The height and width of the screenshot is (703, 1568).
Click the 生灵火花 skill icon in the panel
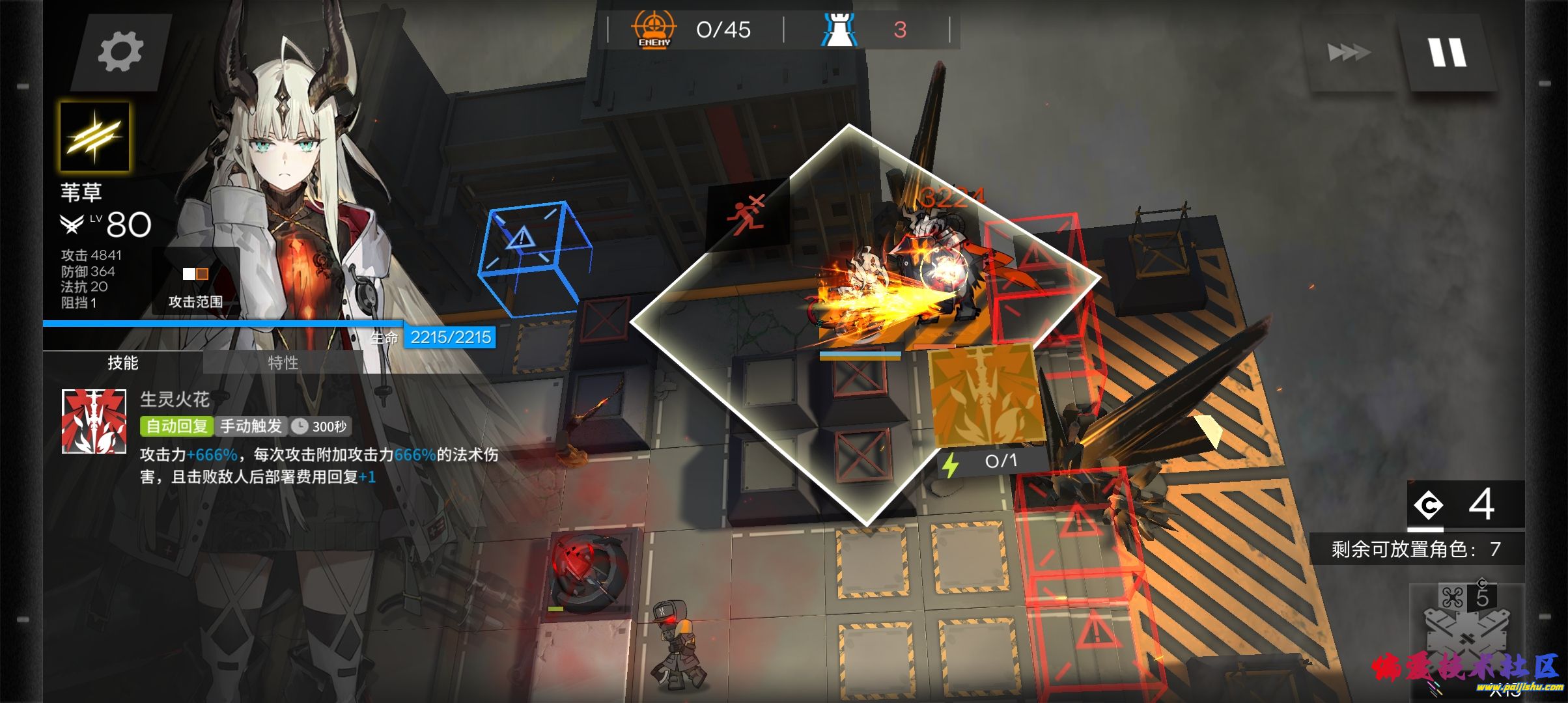(94, 421)
